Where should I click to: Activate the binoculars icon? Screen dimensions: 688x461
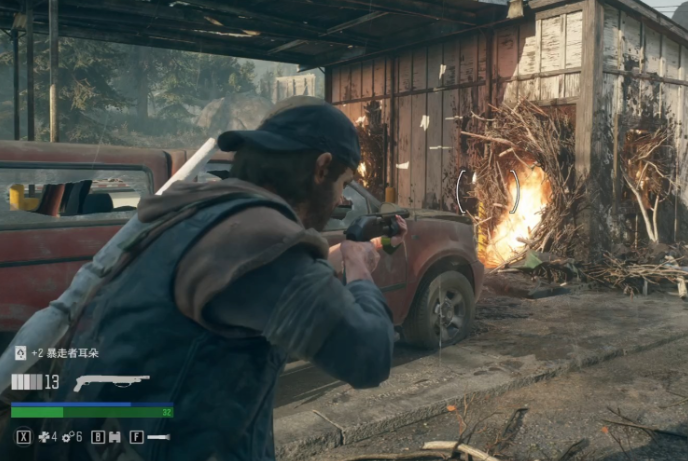pyautogui.click(x=114, y=437)
